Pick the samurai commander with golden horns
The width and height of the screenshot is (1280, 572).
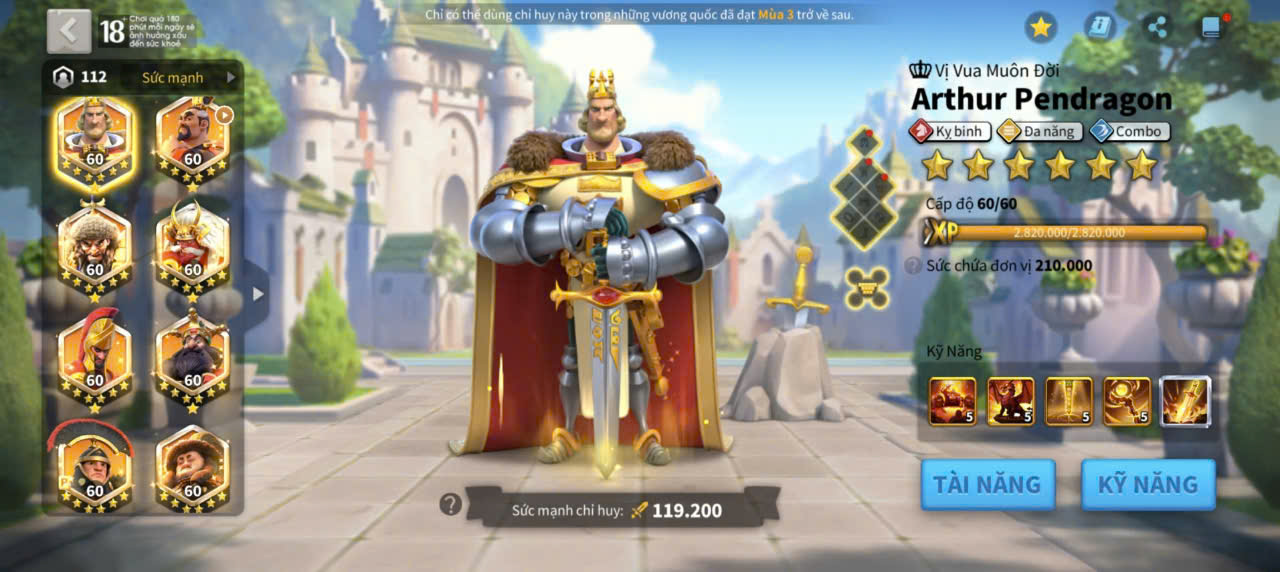tap(193, 249)
